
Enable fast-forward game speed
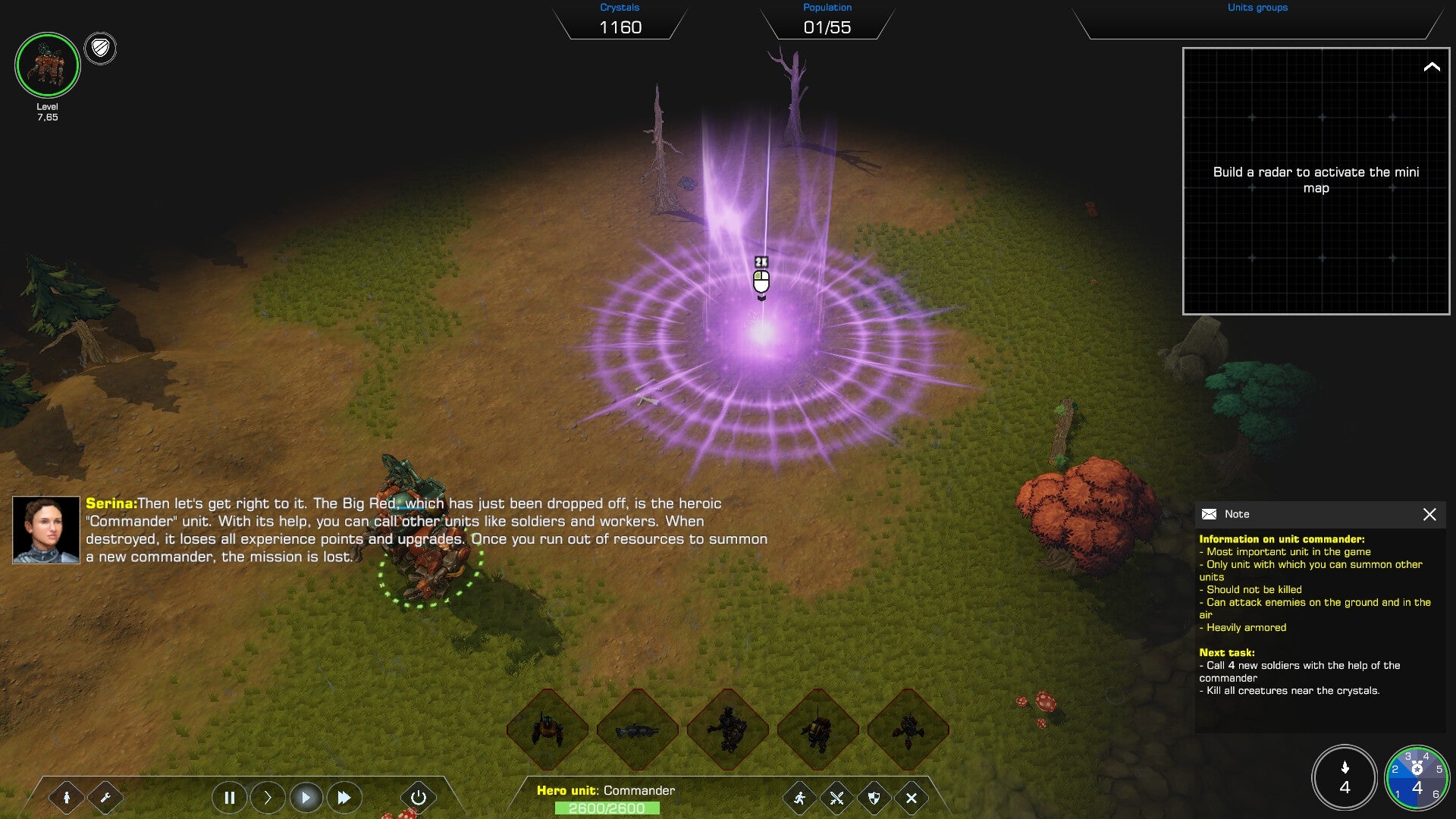click(344, 798)
